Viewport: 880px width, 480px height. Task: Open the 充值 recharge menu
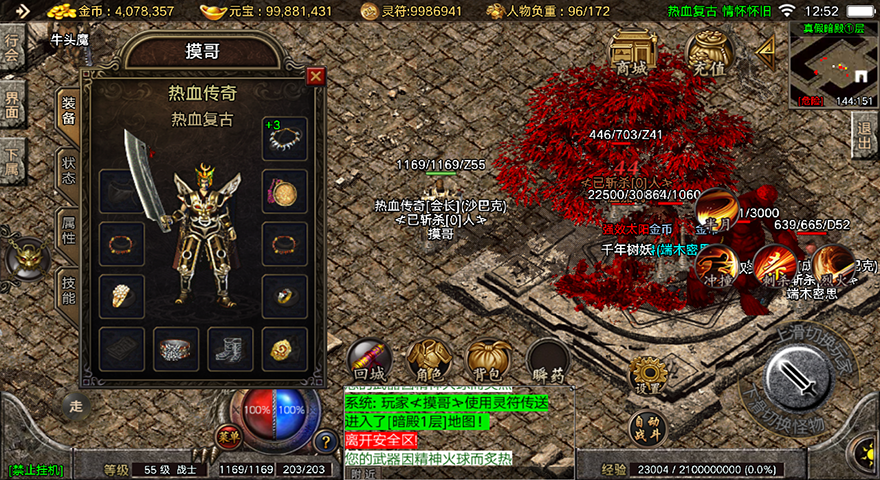click(706, 52)
